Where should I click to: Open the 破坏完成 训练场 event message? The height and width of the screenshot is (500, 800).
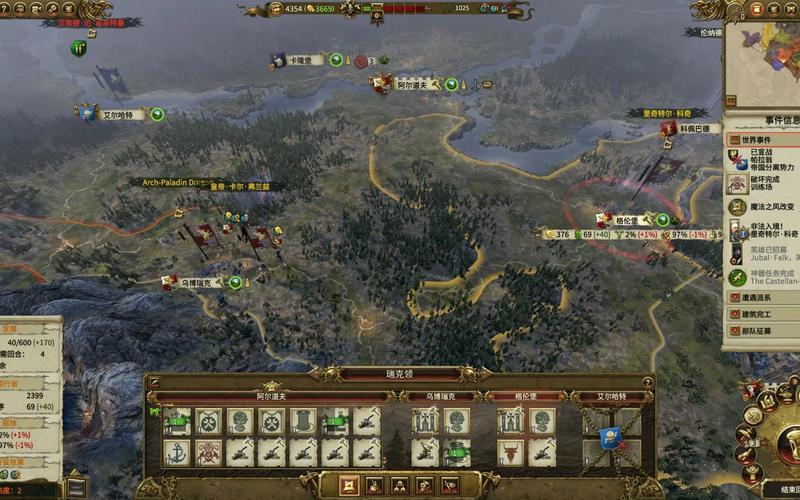pos(764,183)
